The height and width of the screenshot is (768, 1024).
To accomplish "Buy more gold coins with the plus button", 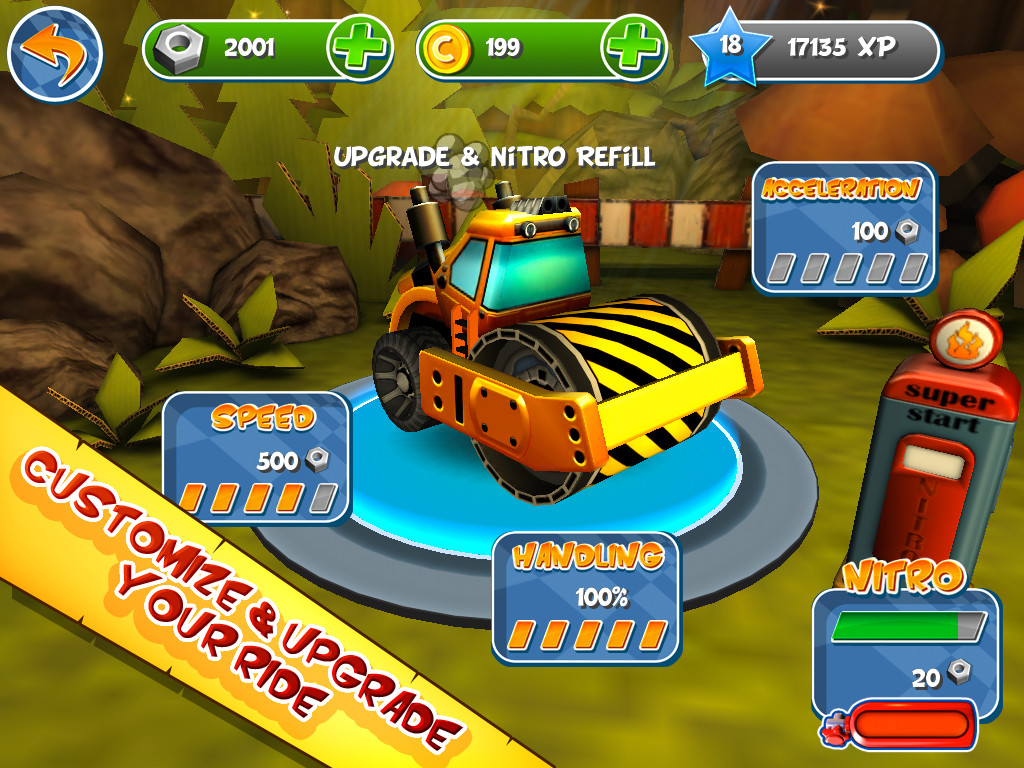I will click(633, 49).
